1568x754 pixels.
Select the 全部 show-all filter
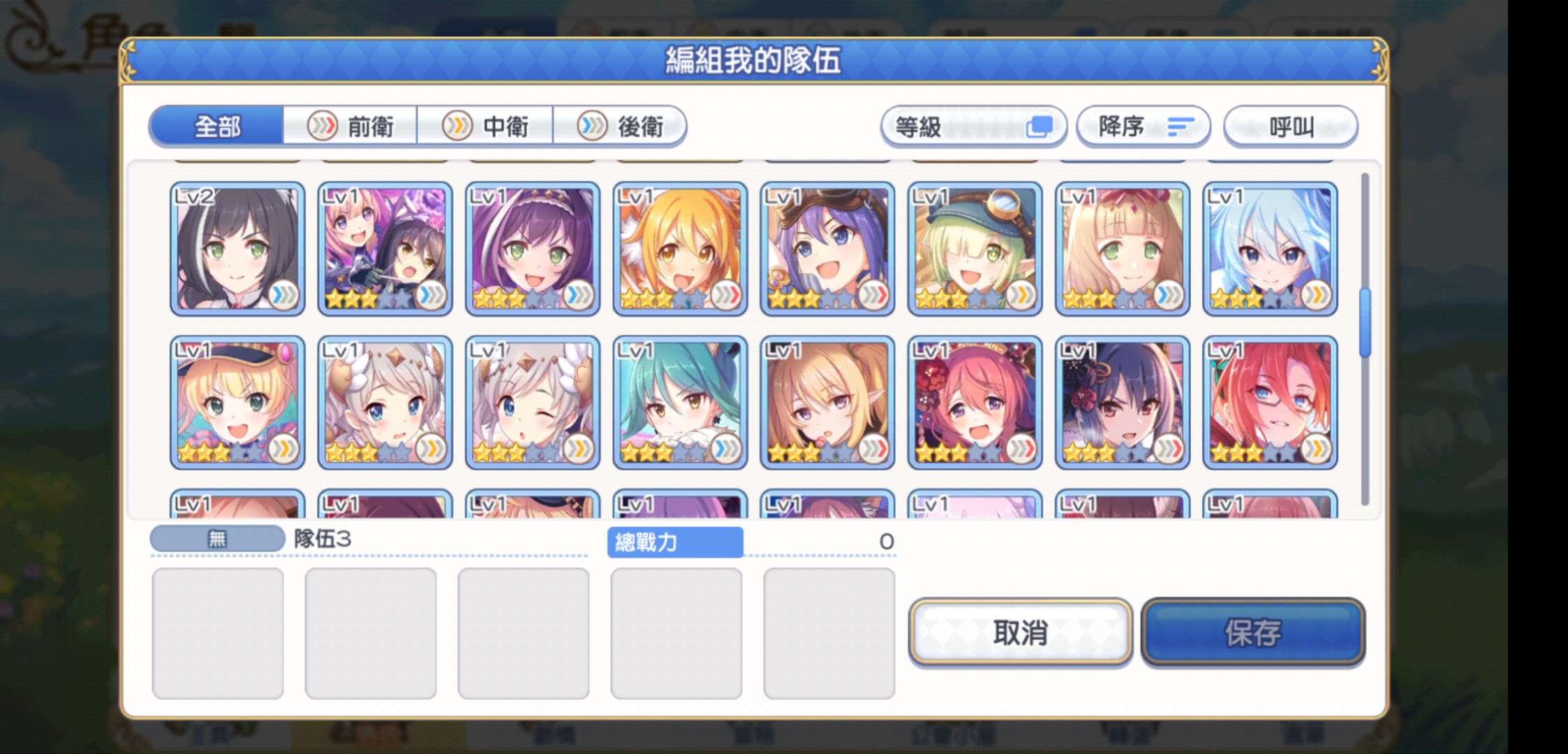point(217,126)
